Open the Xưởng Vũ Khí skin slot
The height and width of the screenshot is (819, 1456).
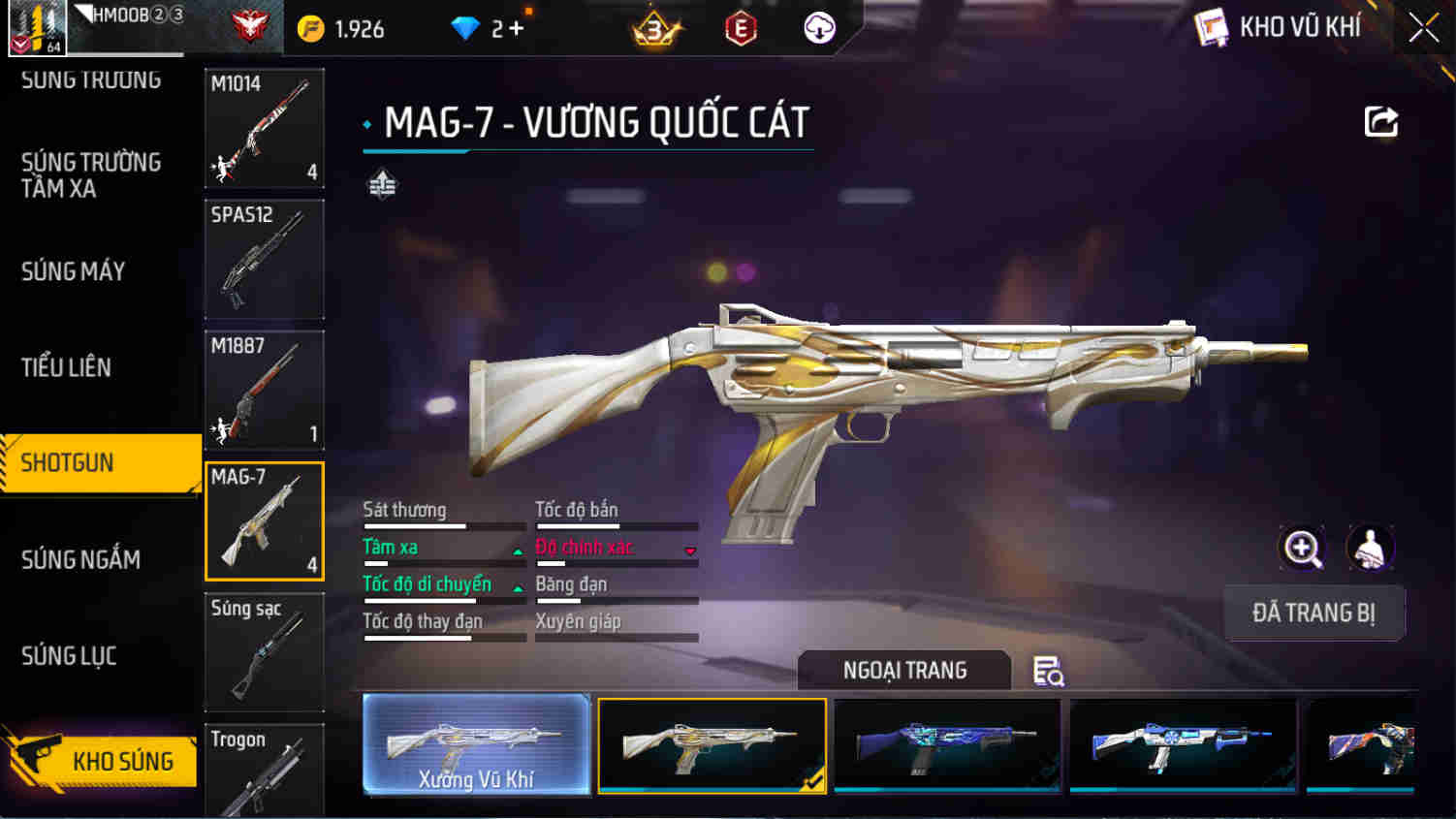(476, 744)
